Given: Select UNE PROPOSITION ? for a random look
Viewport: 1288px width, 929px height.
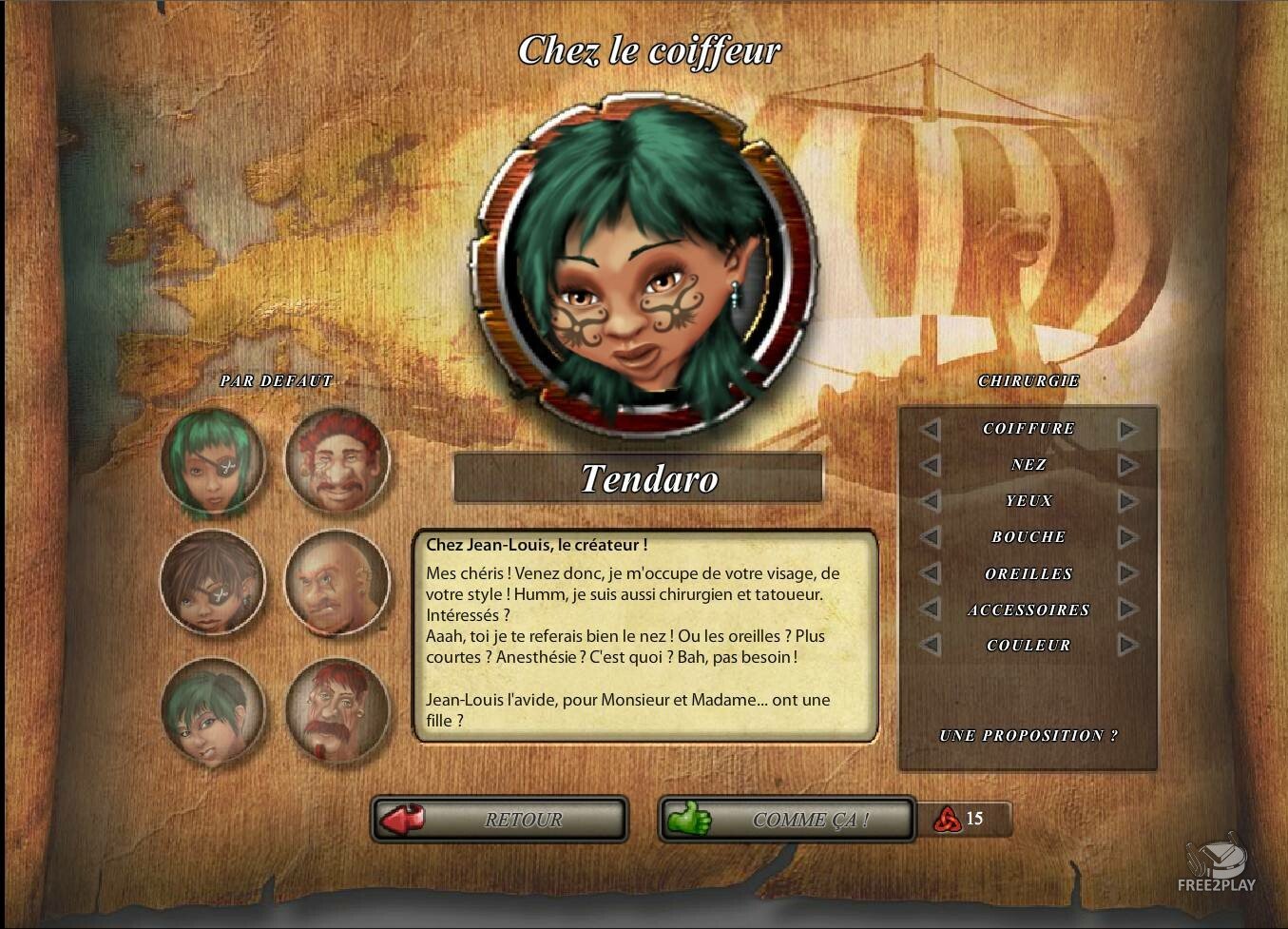Looking at the screenshot, I should [1028, 735].
